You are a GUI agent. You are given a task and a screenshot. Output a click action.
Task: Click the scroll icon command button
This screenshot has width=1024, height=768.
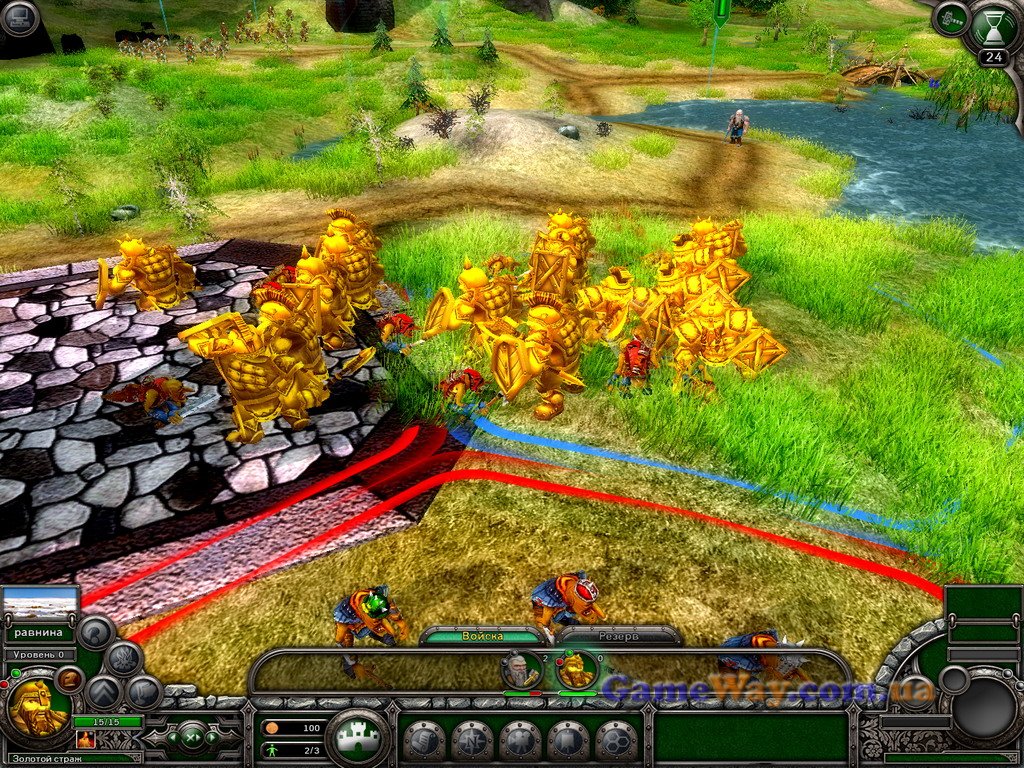pyautogui.click(x=424, y=741)
